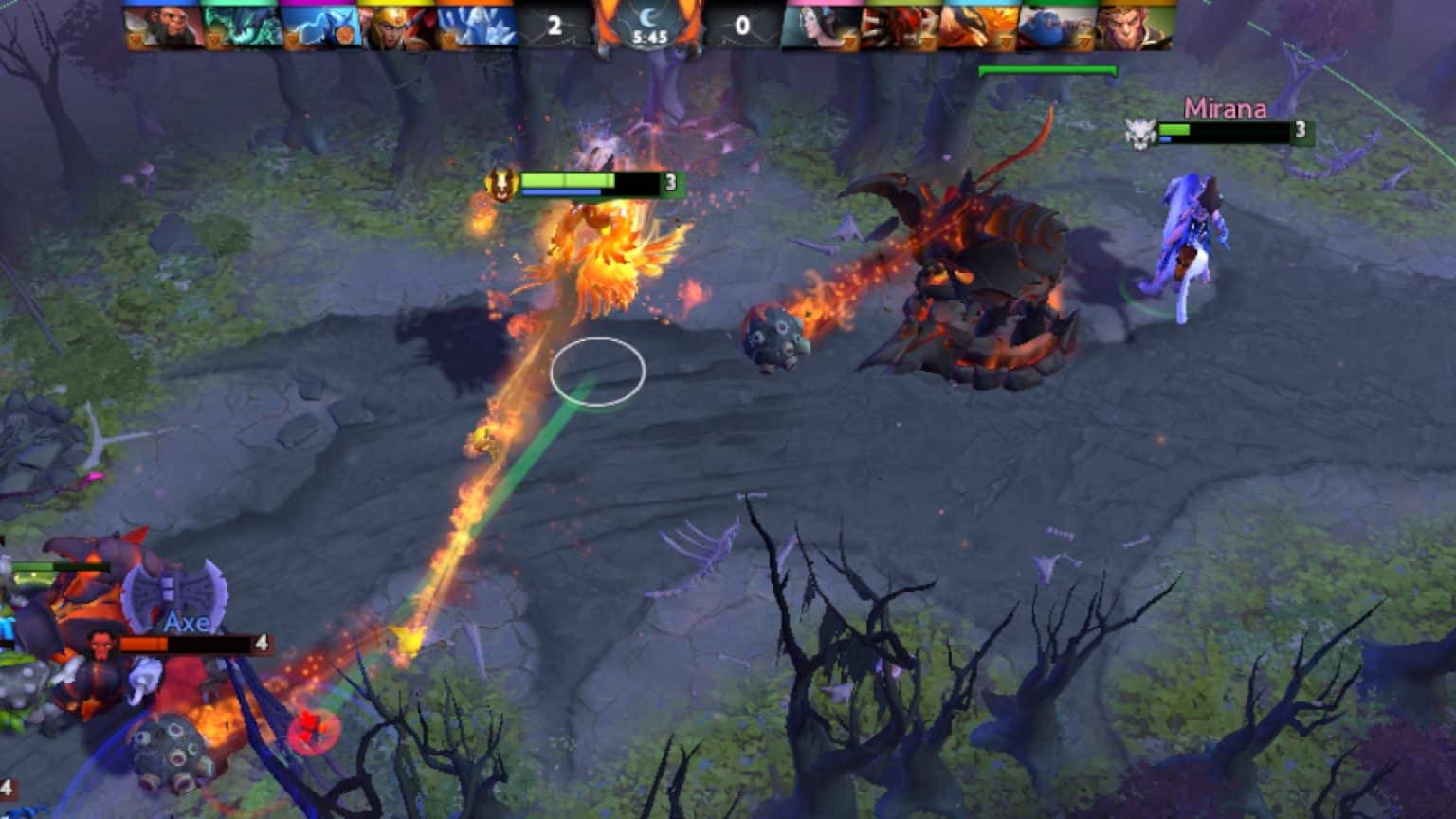Click the ice-themed hero portrait on Radiant side
The height and width of the screenshot is (819, 1456).
[474, 24]
